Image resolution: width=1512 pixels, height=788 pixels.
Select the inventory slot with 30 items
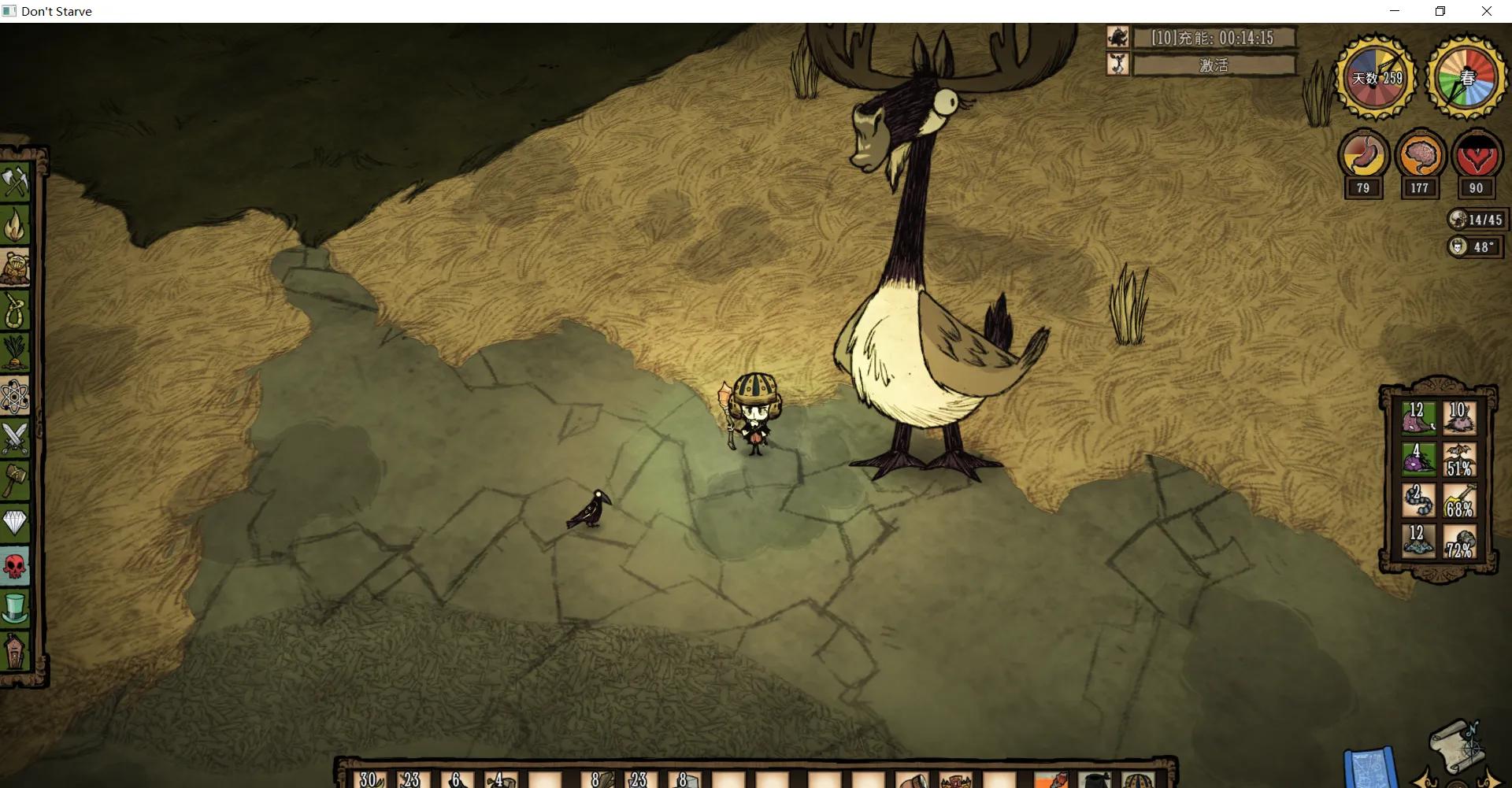(370, 778)
